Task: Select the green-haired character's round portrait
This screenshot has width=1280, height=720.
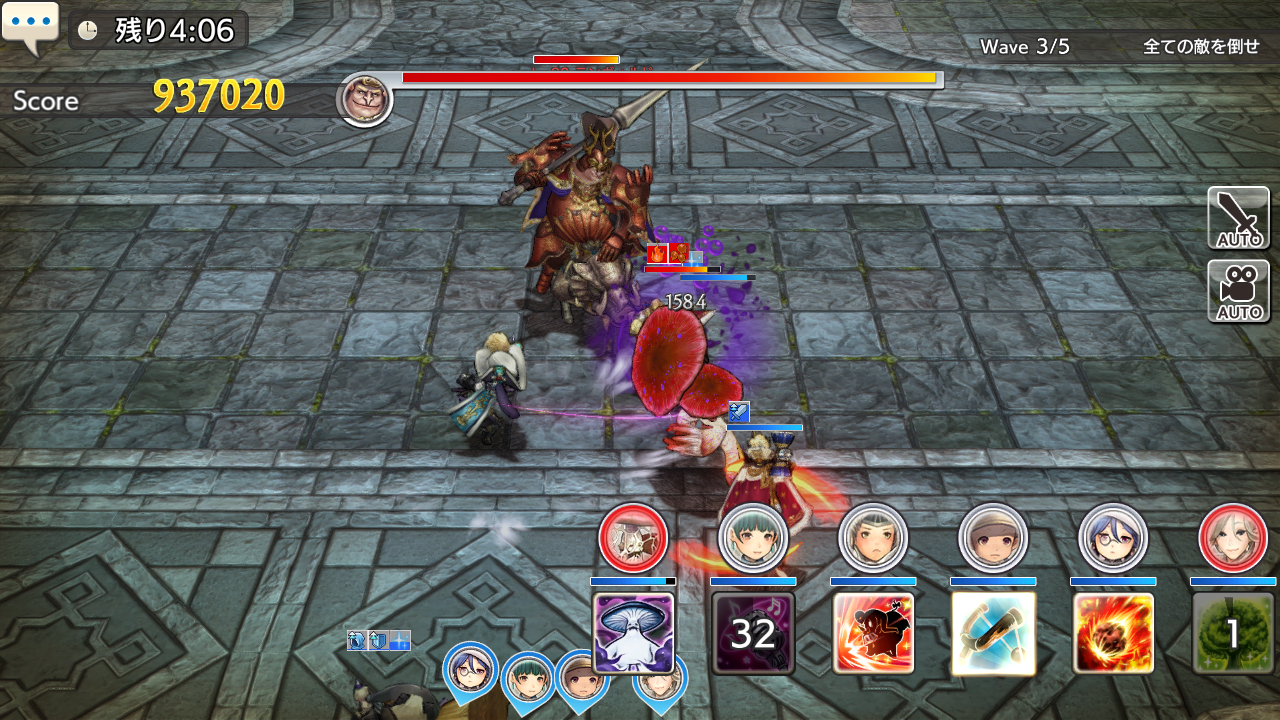Action: (x=753, y=538)
